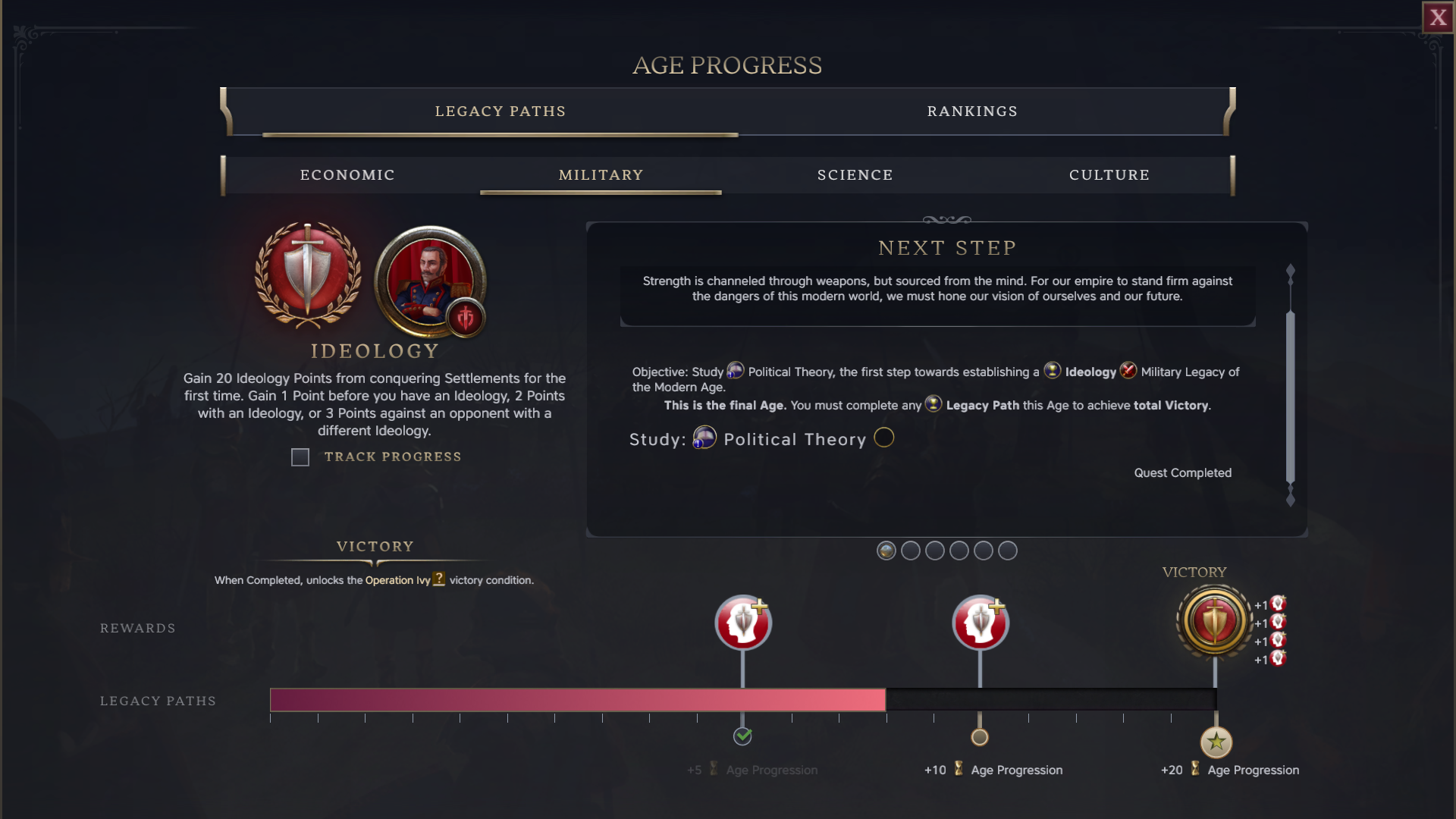The width and height of the screenshot is (1456, 819).
Task: Close the Age Progress window
Action: click(1438, 17)
